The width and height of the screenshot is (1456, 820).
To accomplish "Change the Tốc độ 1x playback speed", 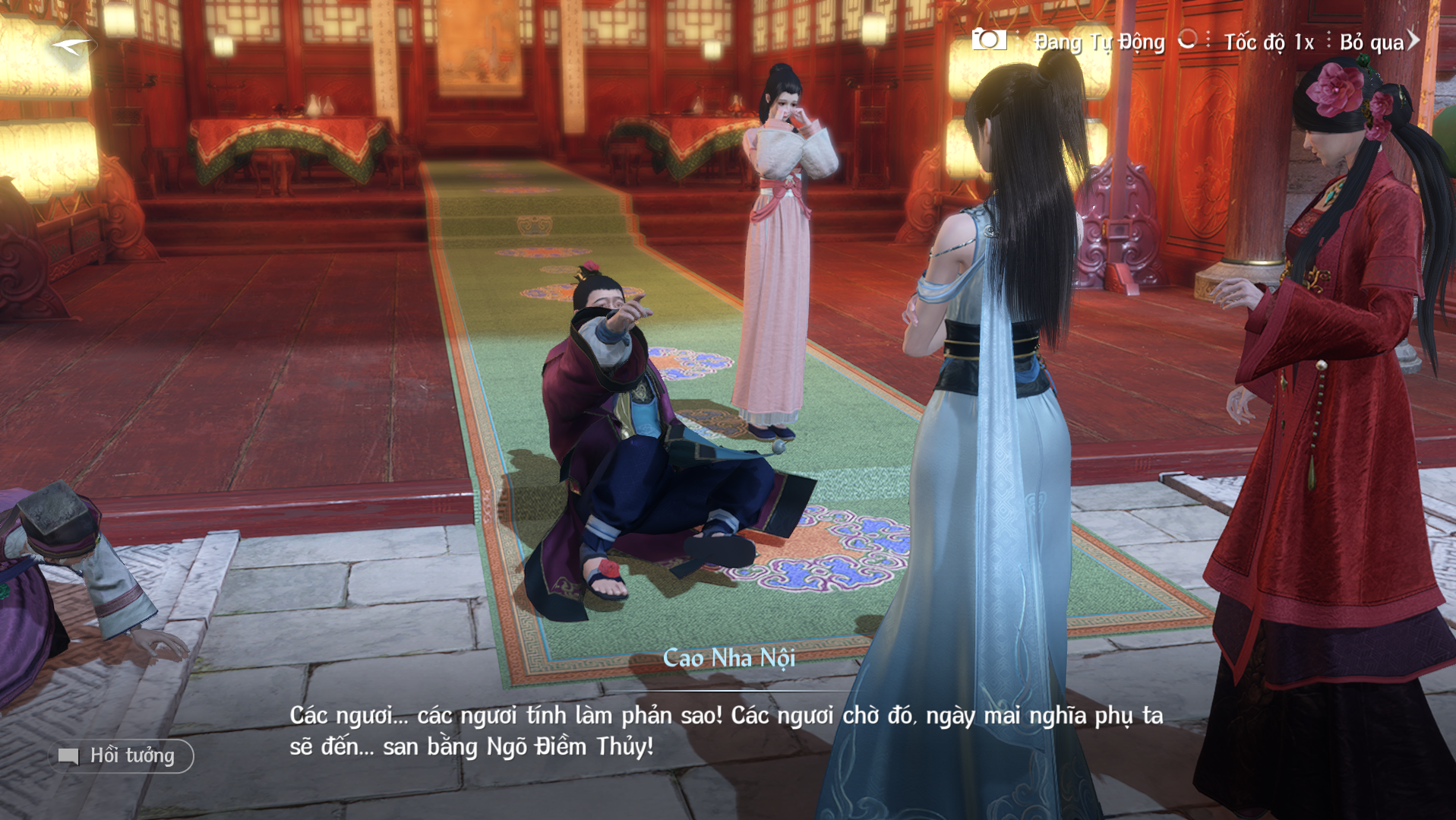I will (x=1268, y=42).
